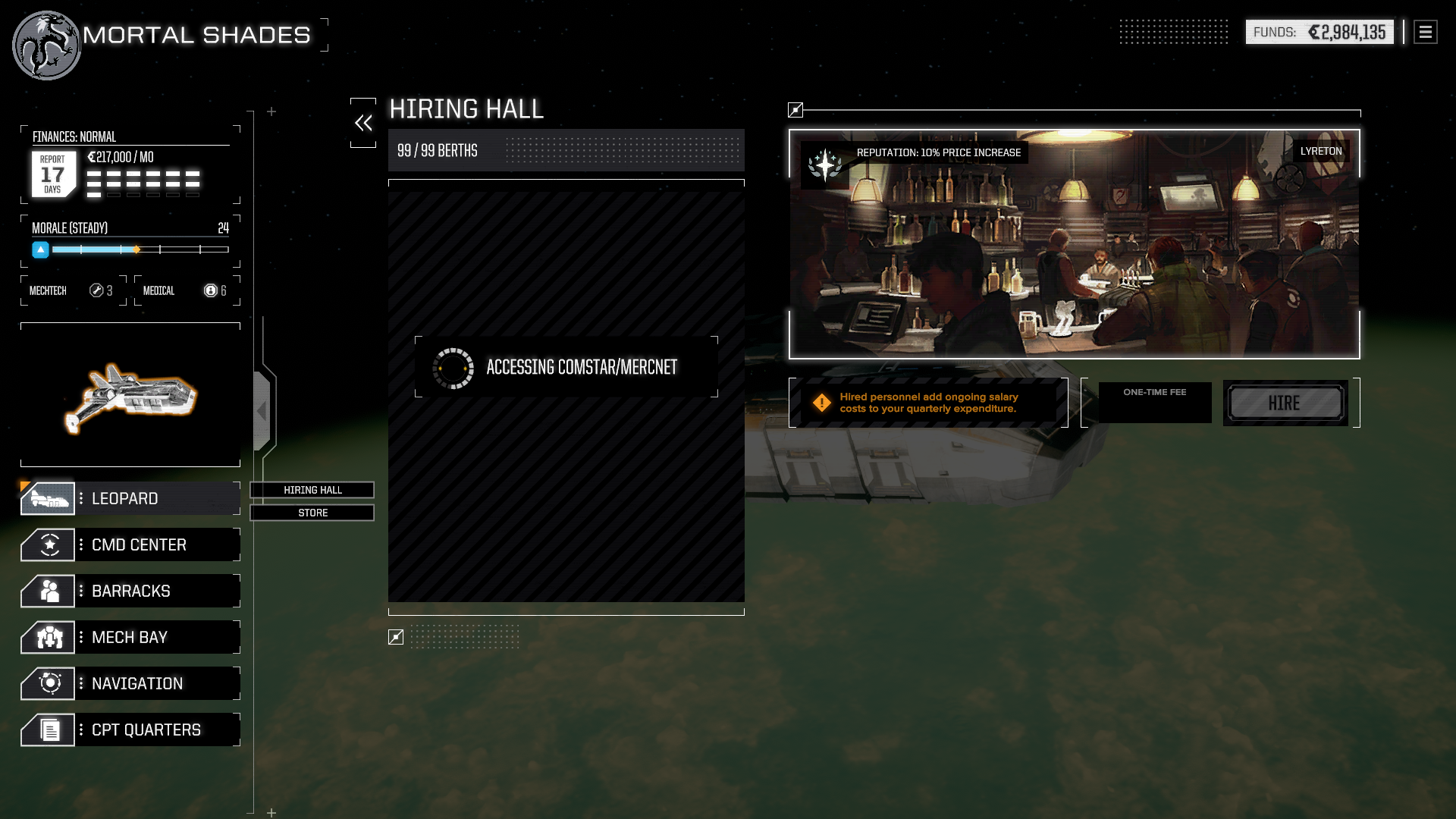Screen dimensions: 1456x819
Task: Collapse the Hiring Hall panel with double chevron
Action: pos(363,122)
